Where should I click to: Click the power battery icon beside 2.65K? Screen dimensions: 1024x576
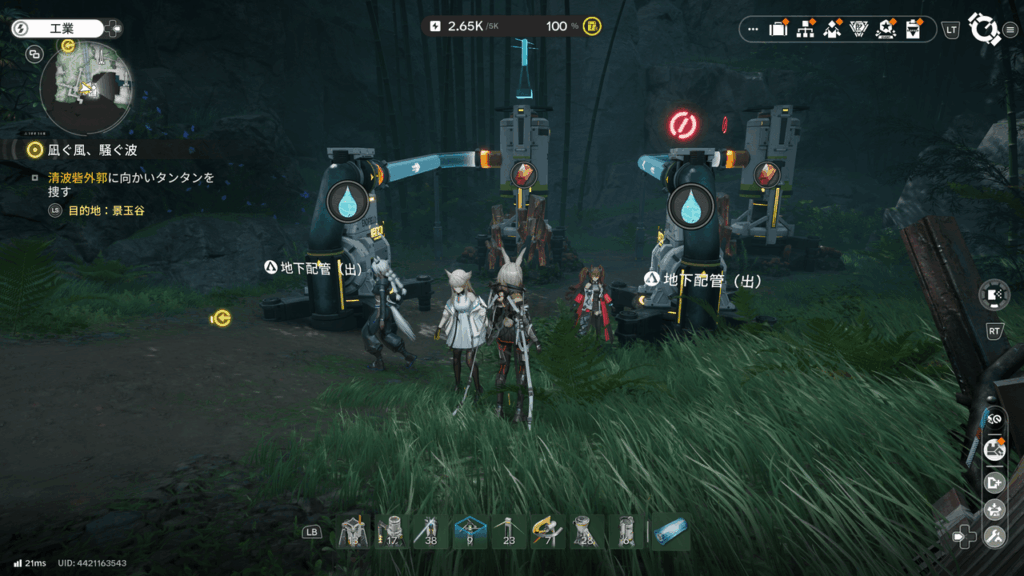pyautogui.click(x=434, y=26)
